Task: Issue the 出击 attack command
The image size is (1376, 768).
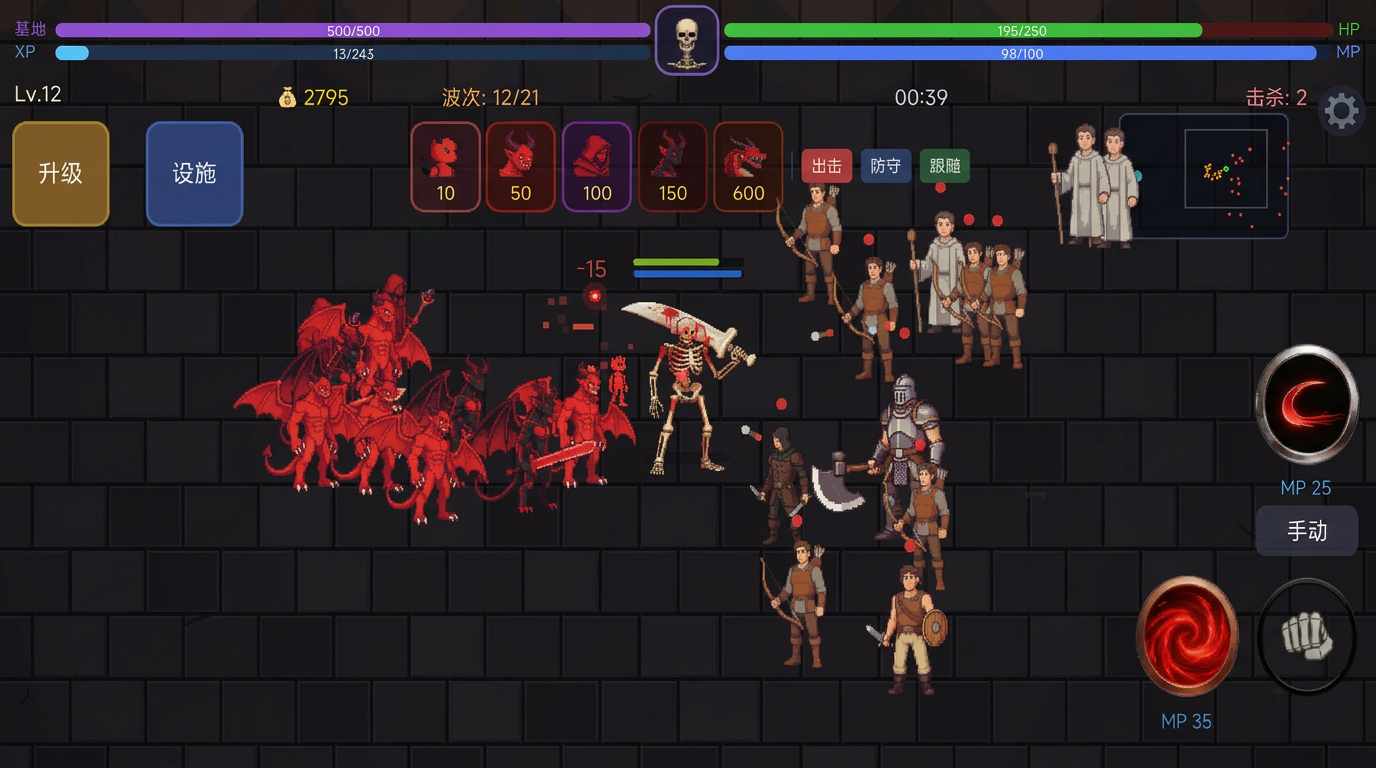Action: [826, 166]
